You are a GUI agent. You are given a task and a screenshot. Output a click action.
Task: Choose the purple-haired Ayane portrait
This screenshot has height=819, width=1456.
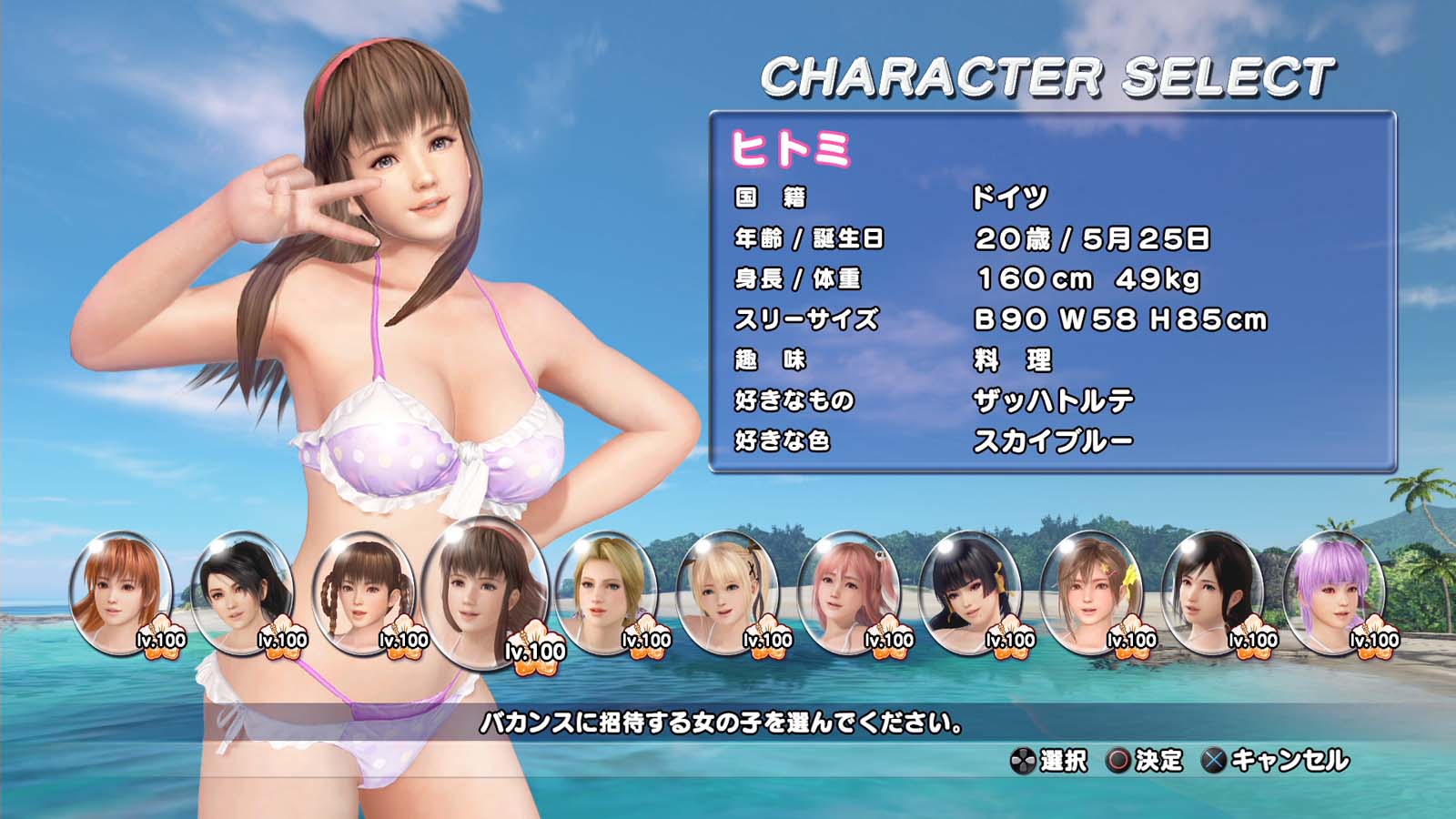pos(1333,591)
